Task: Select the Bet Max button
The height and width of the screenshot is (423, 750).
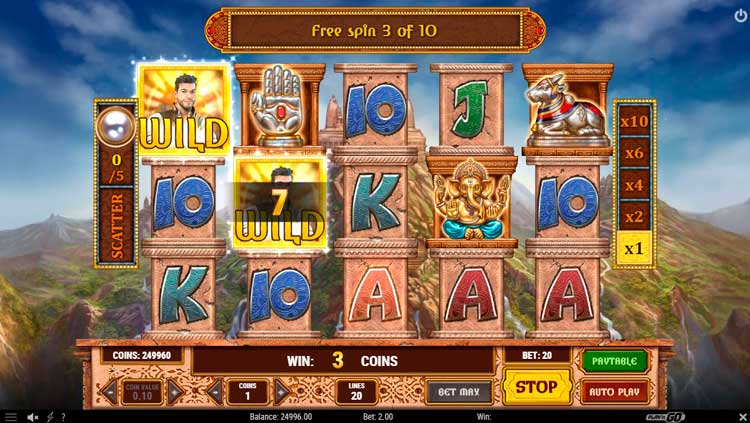Action: tap(459, 391)
